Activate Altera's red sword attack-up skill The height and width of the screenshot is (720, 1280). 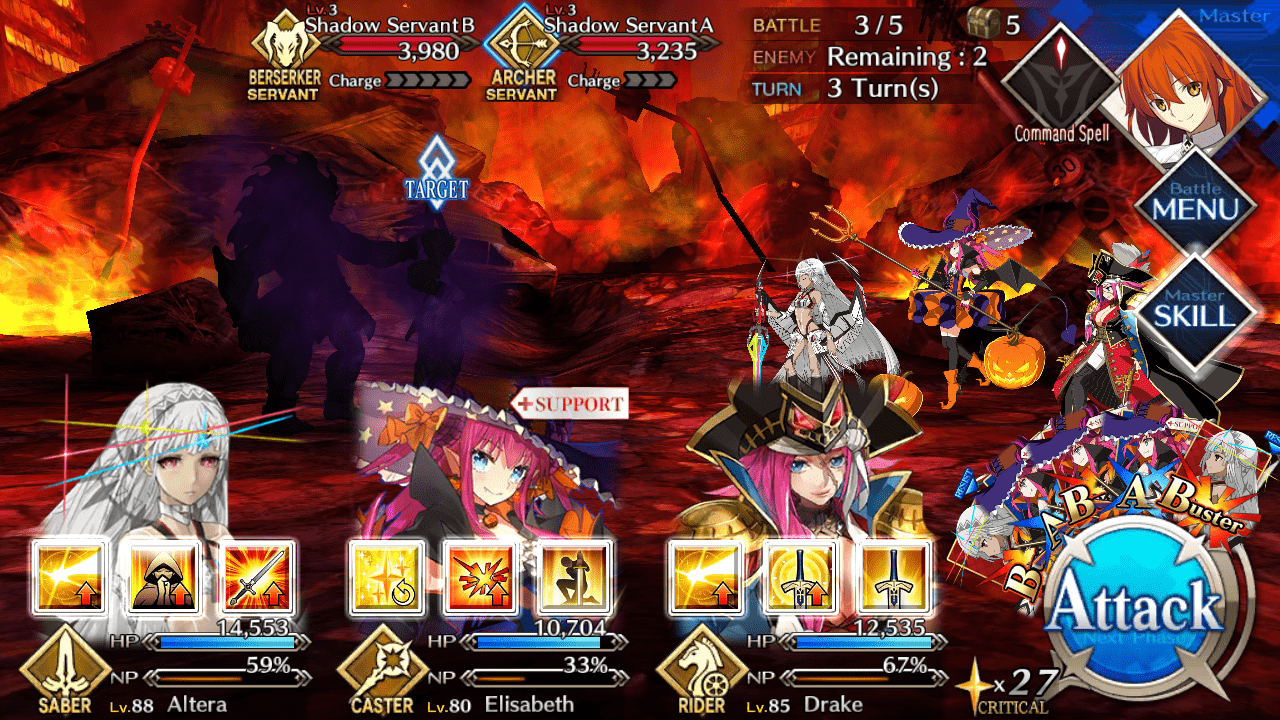click(258, 578)
